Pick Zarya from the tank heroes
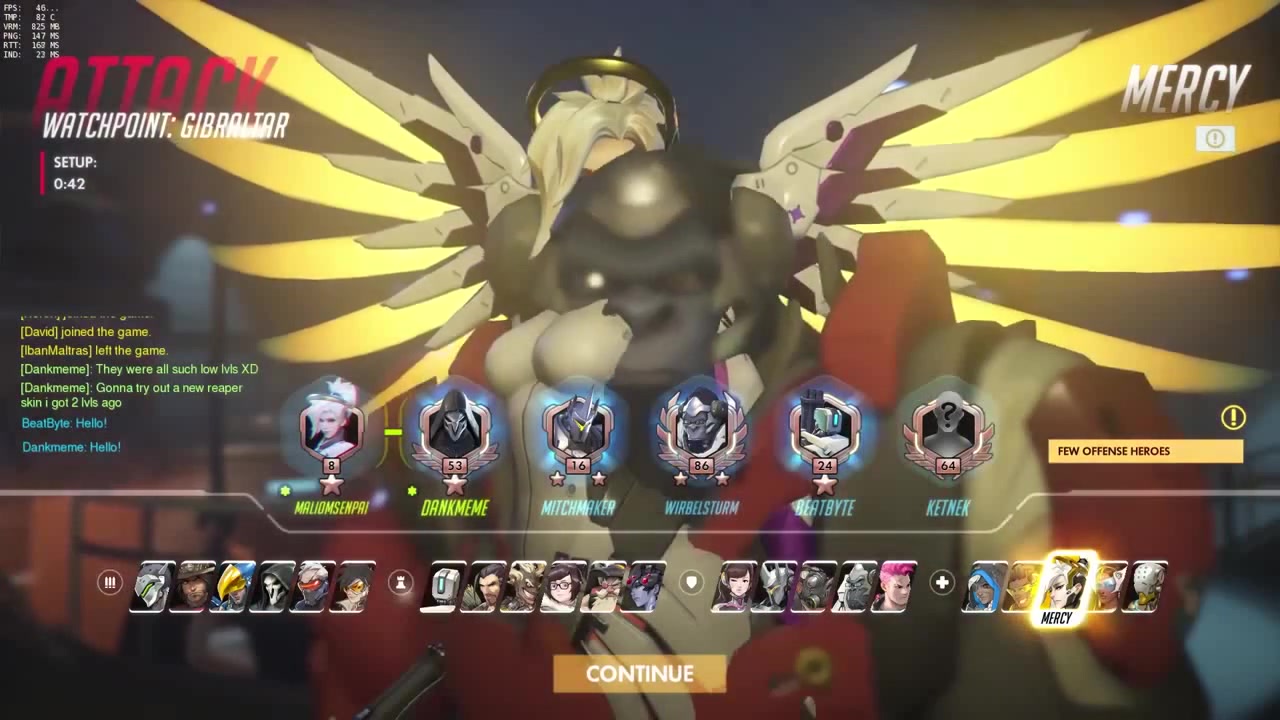1280x720 pixels. [897, 586]
